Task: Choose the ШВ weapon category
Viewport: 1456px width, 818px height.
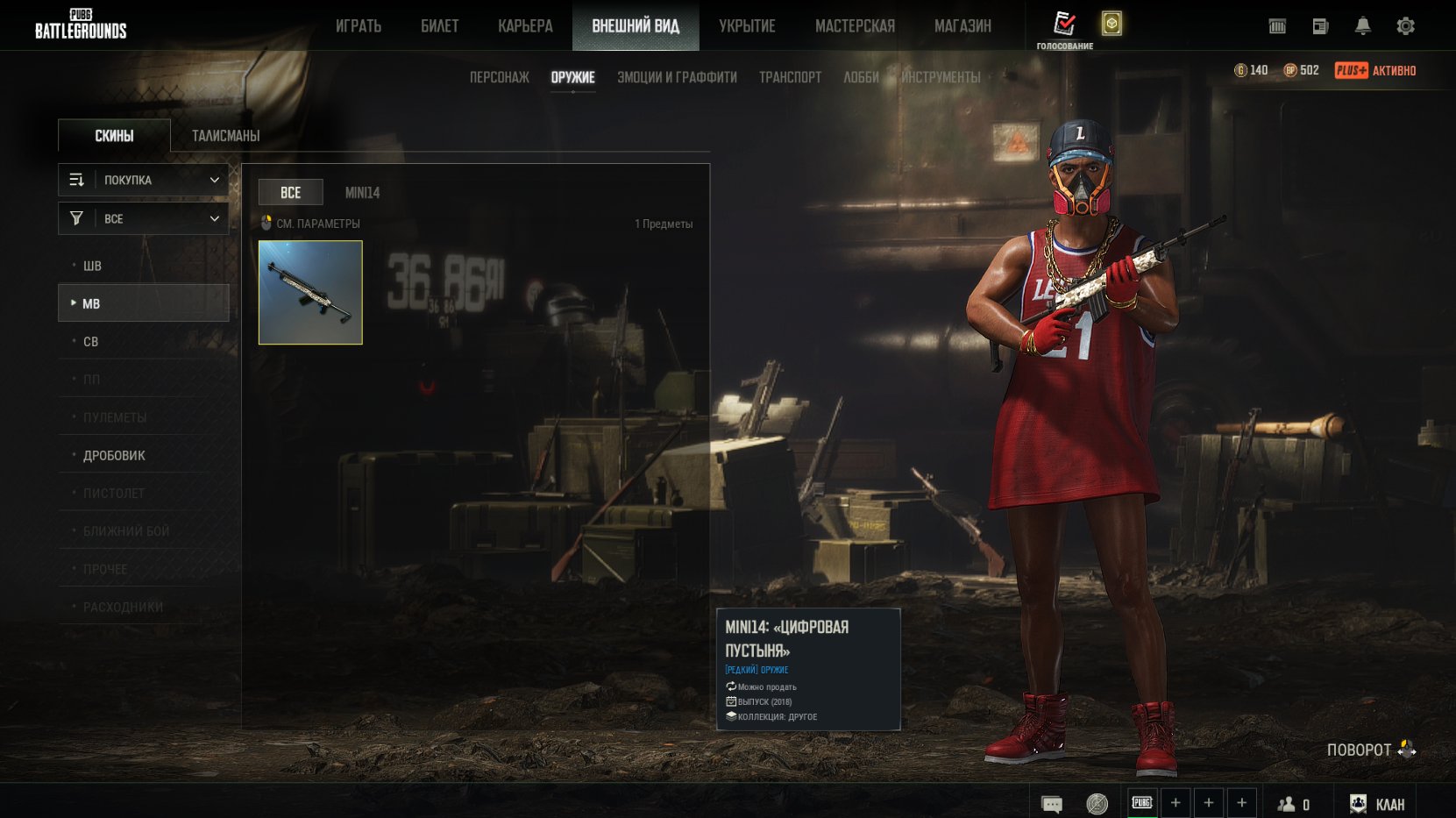Action: pos(92,266)
